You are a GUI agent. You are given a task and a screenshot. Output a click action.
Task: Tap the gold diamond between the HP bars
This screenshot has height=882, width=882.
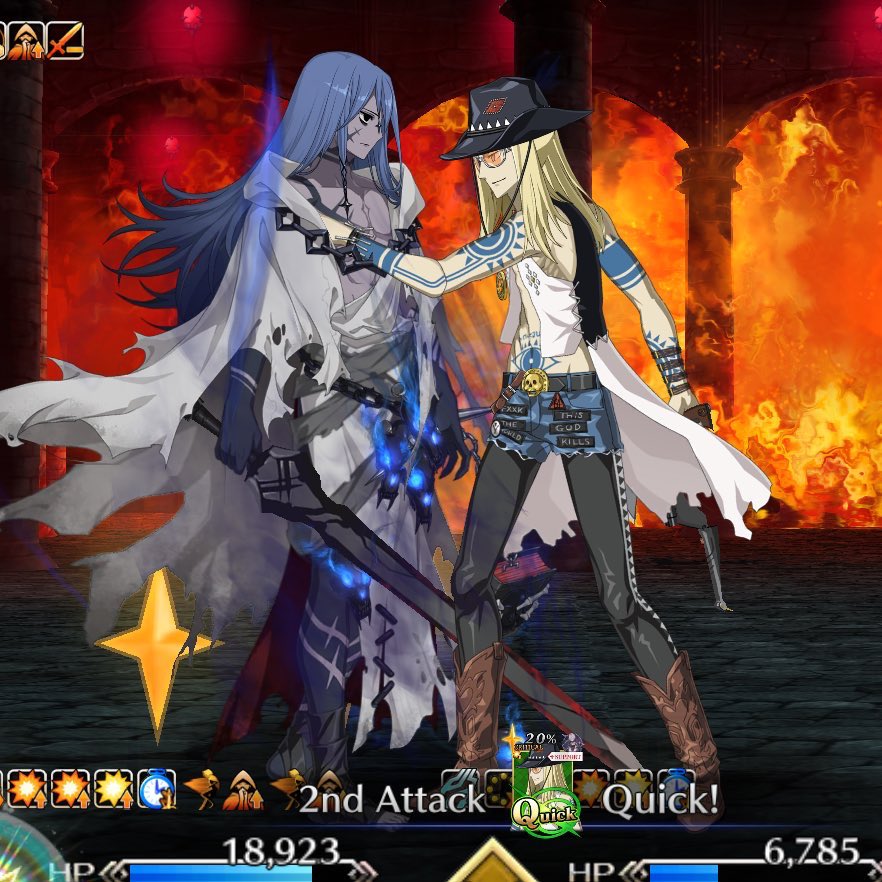(x=491, y=864)
